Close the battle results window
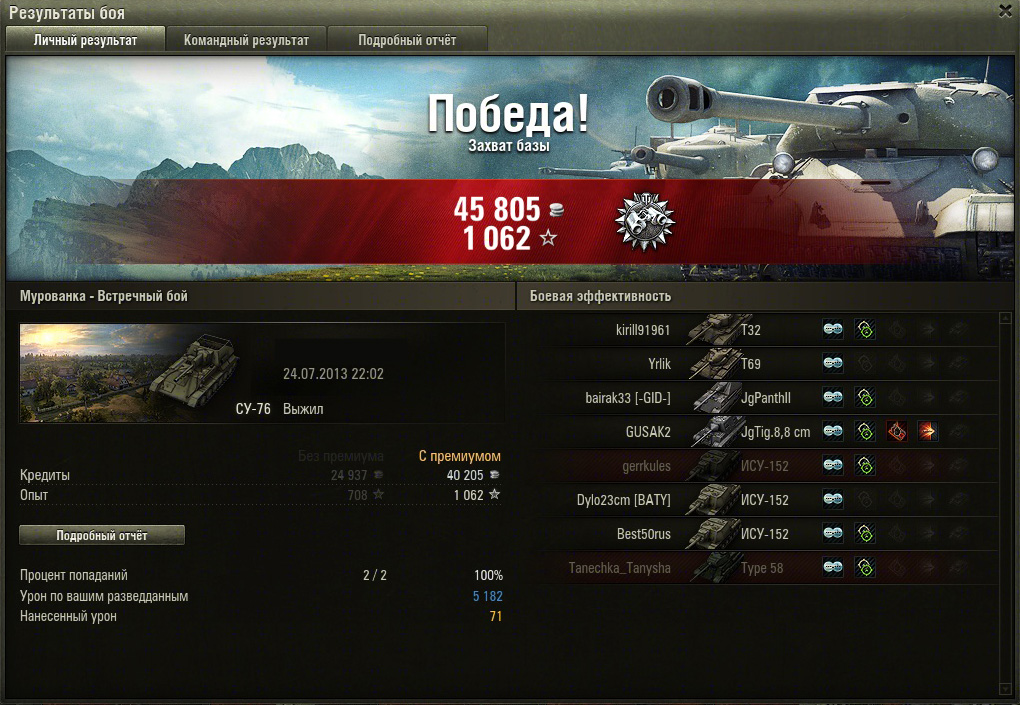1020x705 pixels. pyautogui.click(x=1005, y=10)
